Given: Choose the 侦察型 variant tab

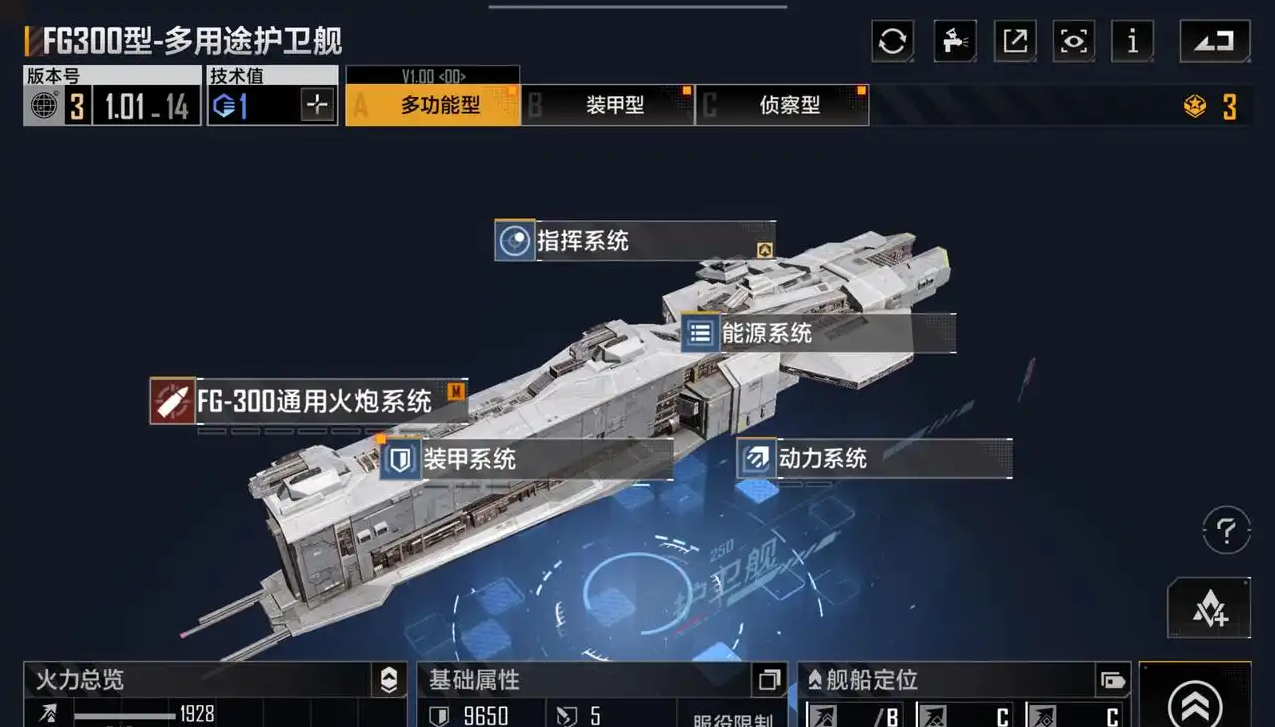Looking at the screenshot, I should 782,105.
